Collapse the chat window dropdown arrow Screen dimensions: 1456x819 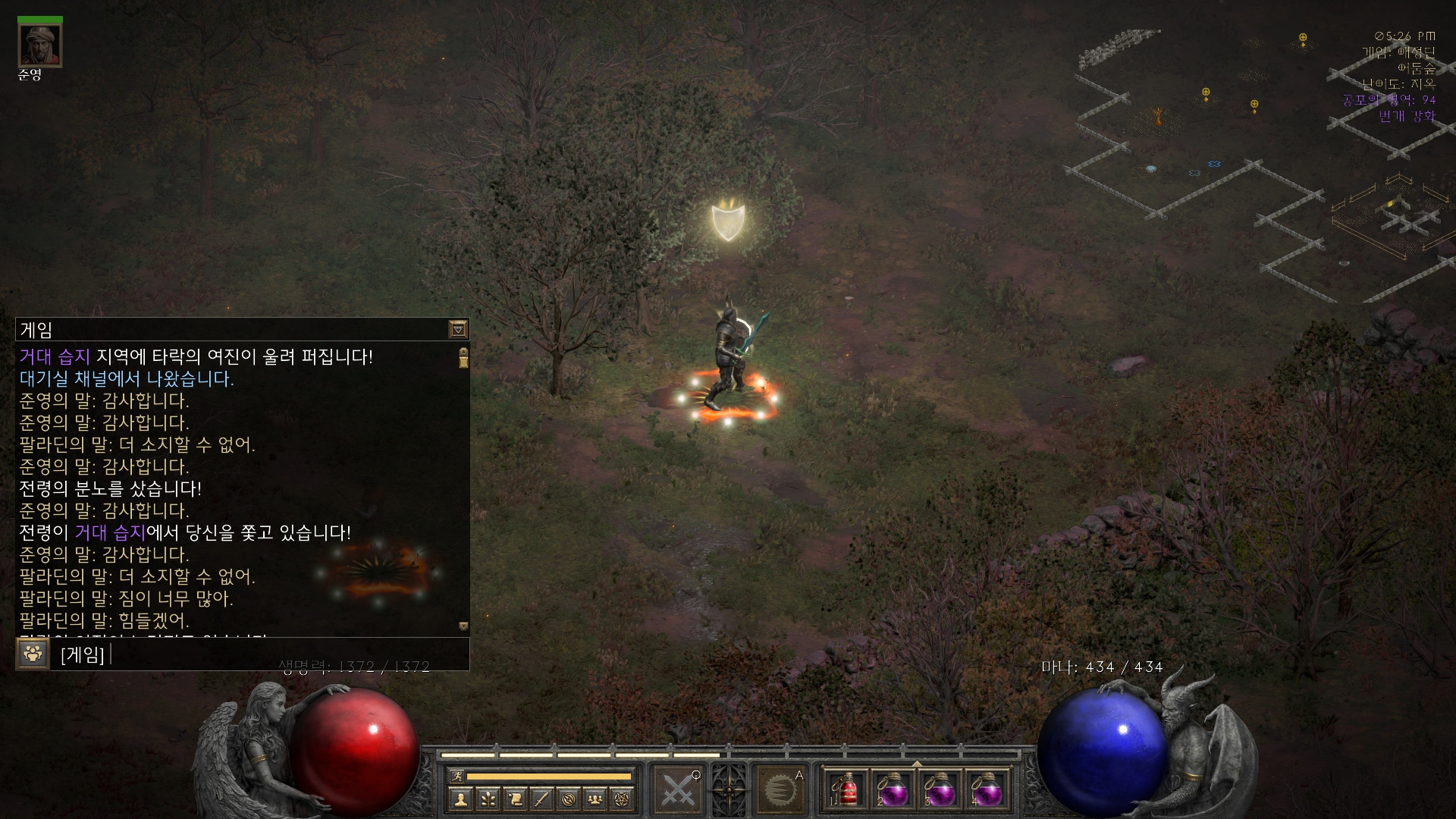click(x=458, y=329)
